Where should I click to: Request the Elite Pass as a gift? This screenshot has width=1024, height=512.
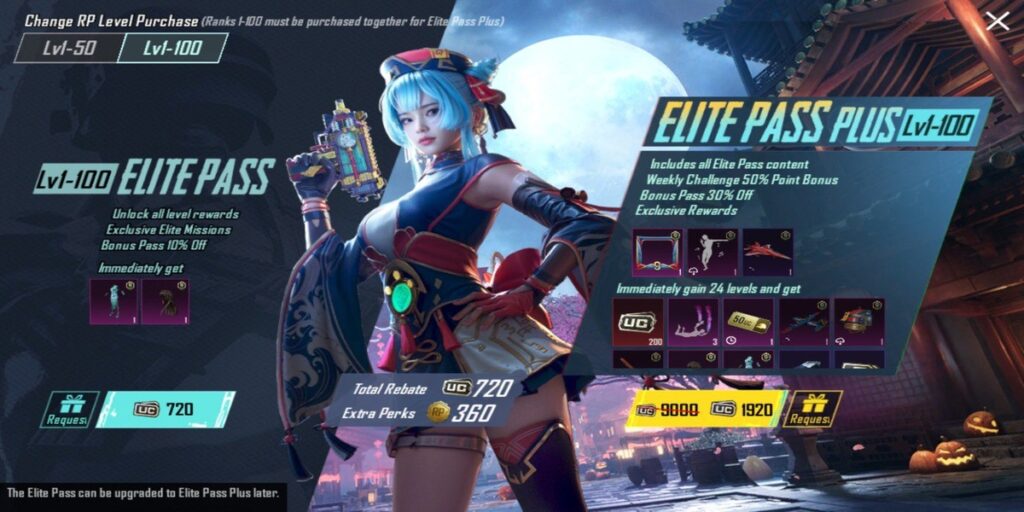[x=70, y=409]
